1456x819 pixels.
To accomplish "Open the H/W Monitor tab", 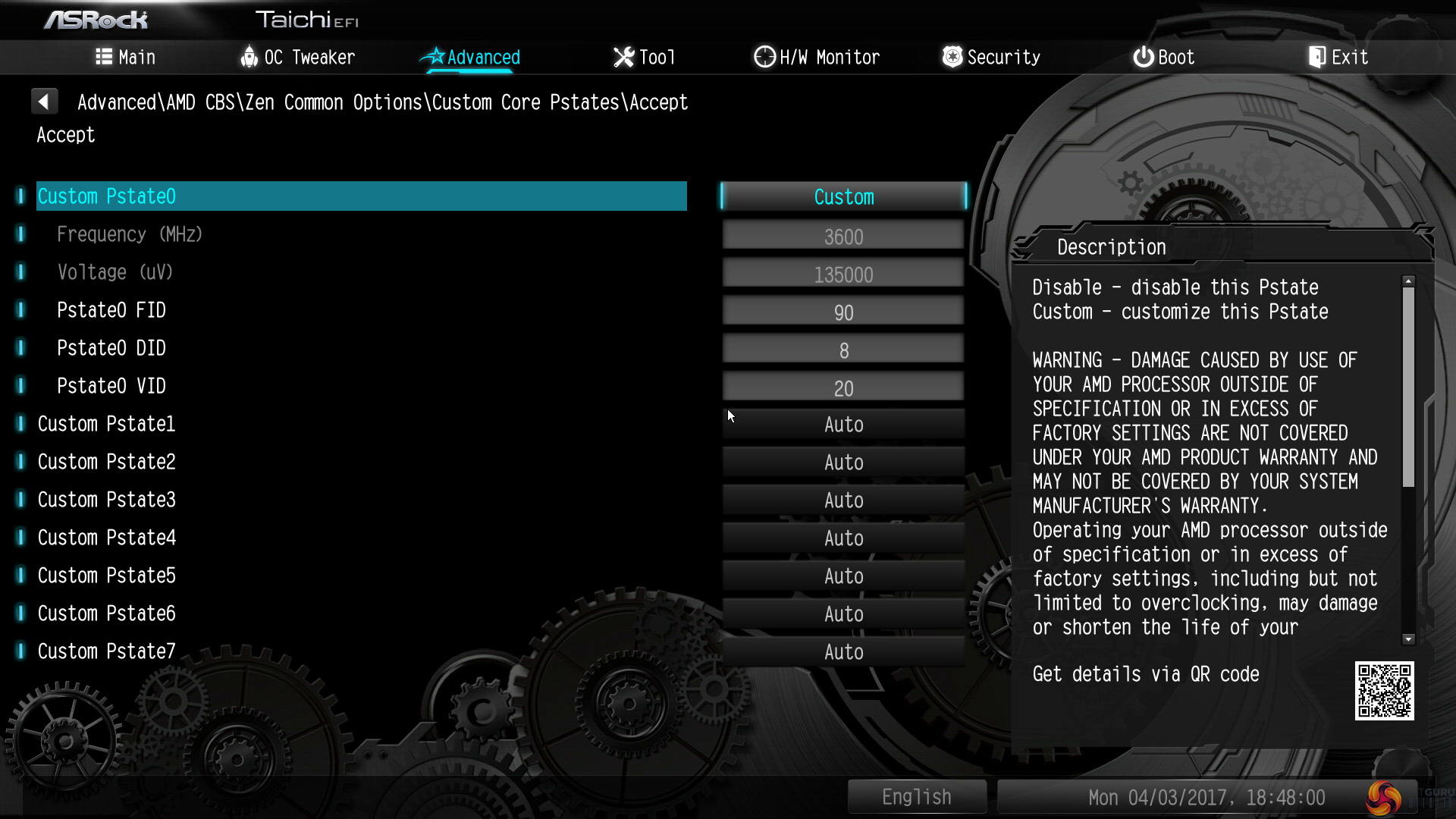I will coord(817,58).
